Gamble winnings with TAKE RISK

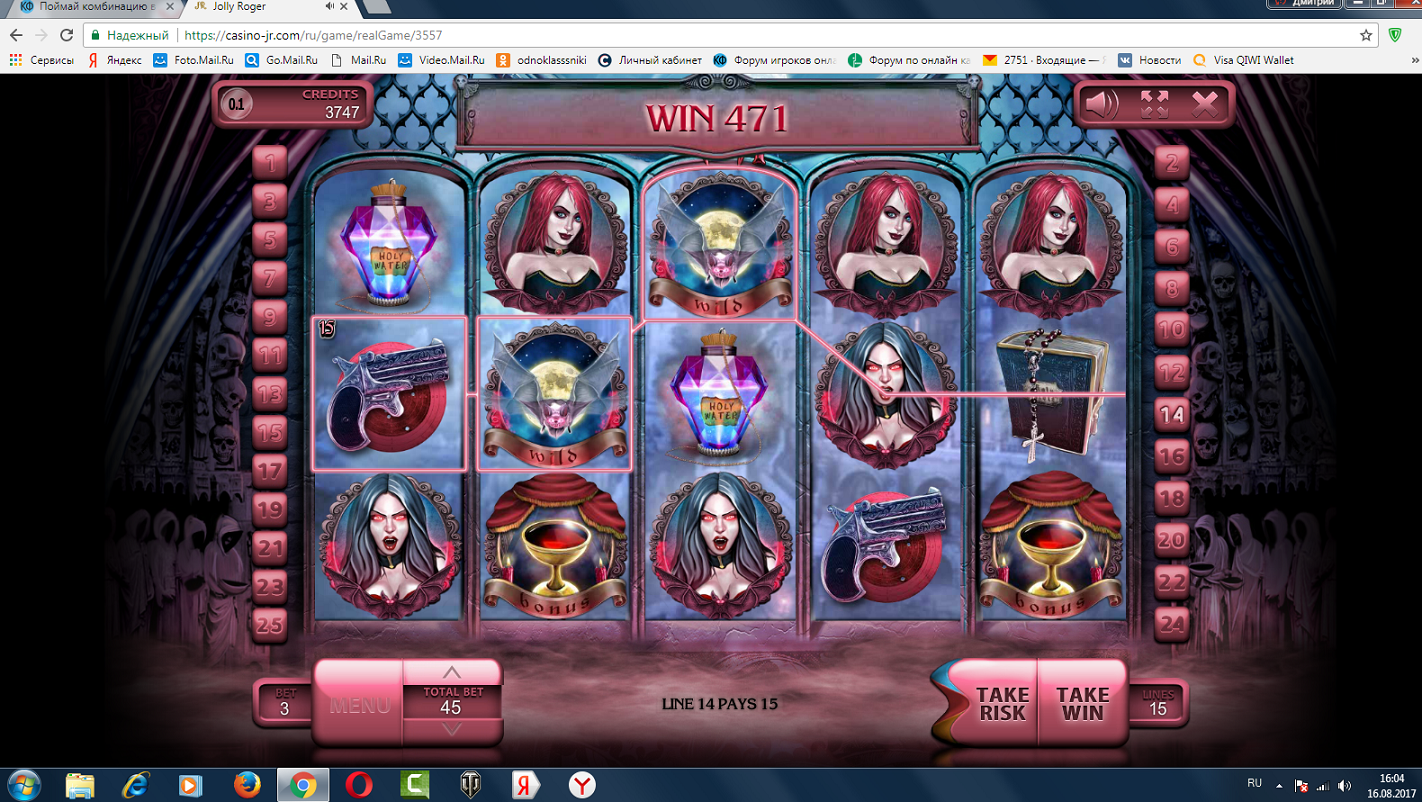pyautogui.click(x=1001, y=703)
